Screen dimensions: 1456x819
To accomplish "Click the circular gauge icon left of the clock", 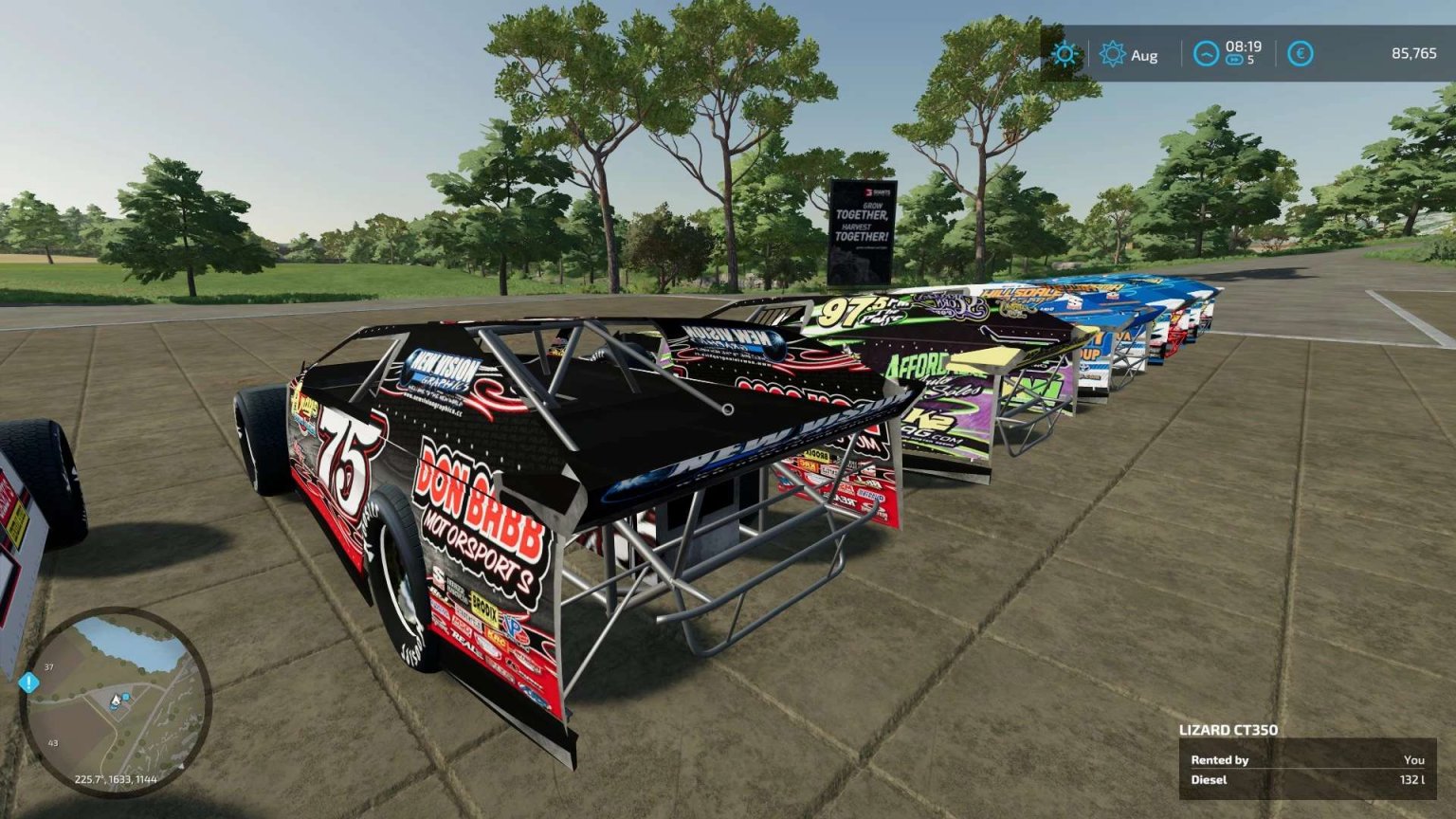I will click(1206, 55).
